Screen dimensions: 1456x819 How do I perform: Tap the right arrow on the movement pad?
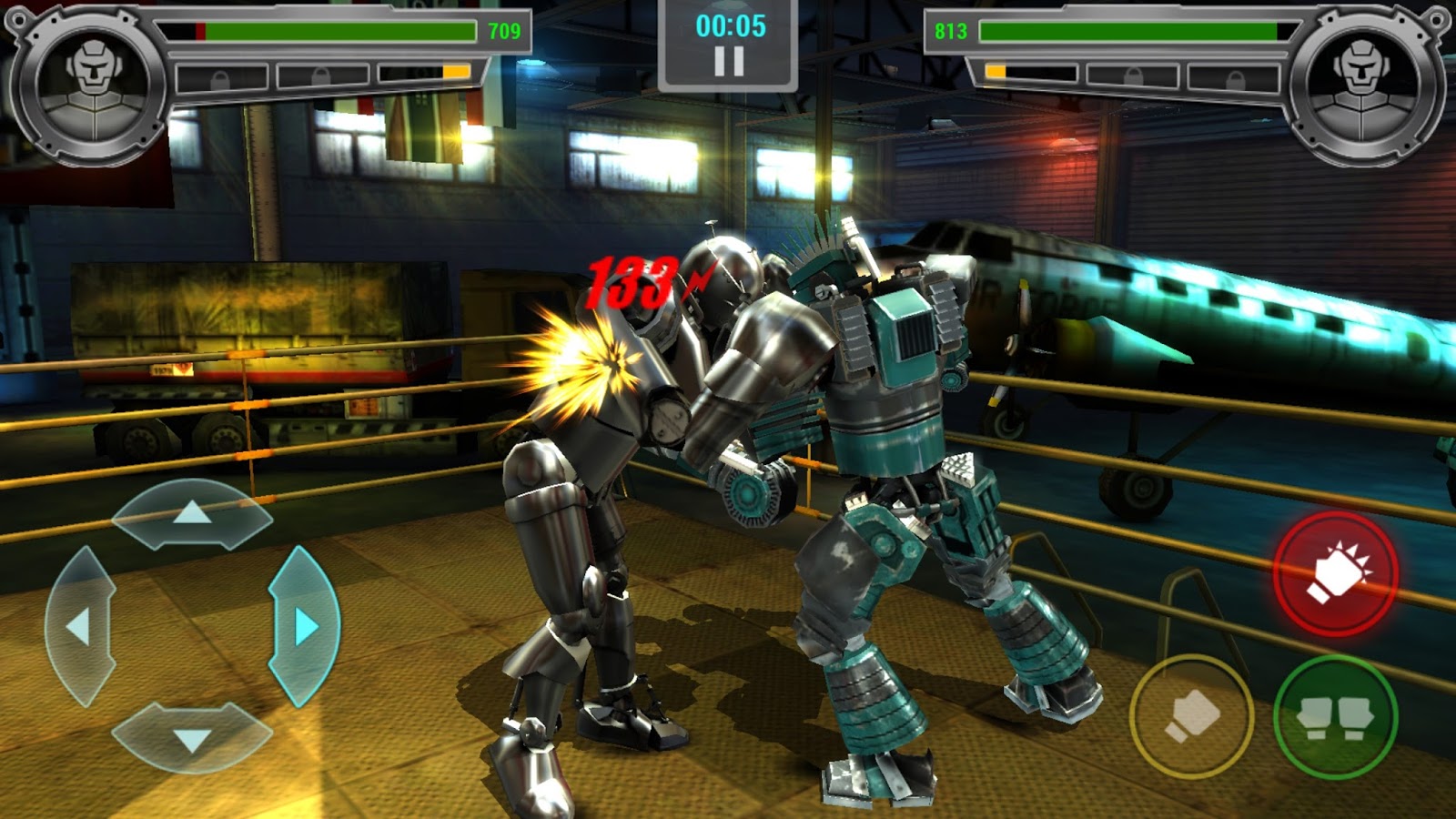305,626
